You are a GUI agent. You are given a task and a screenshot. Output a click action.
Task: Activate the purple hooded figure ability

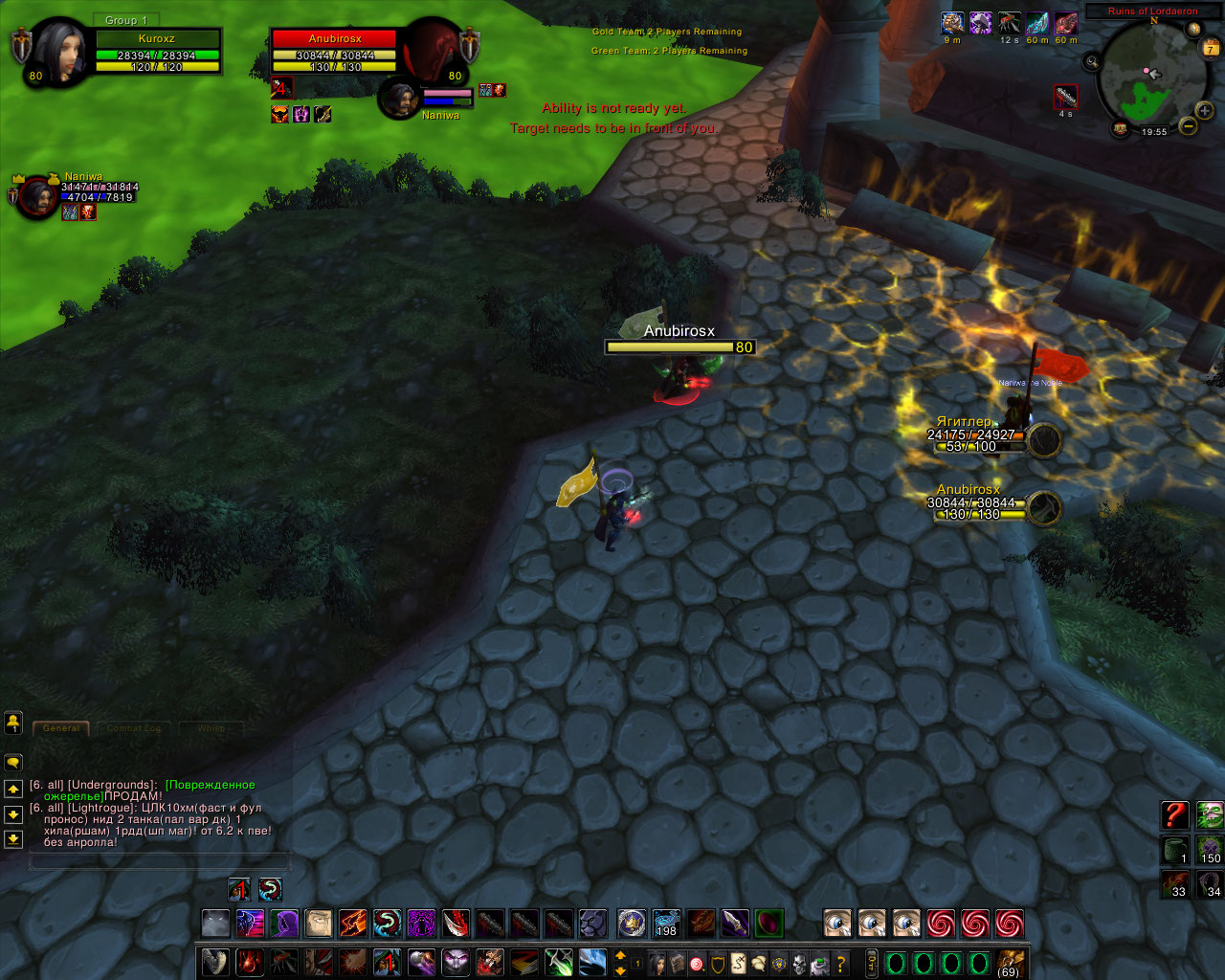click(284, 924)
